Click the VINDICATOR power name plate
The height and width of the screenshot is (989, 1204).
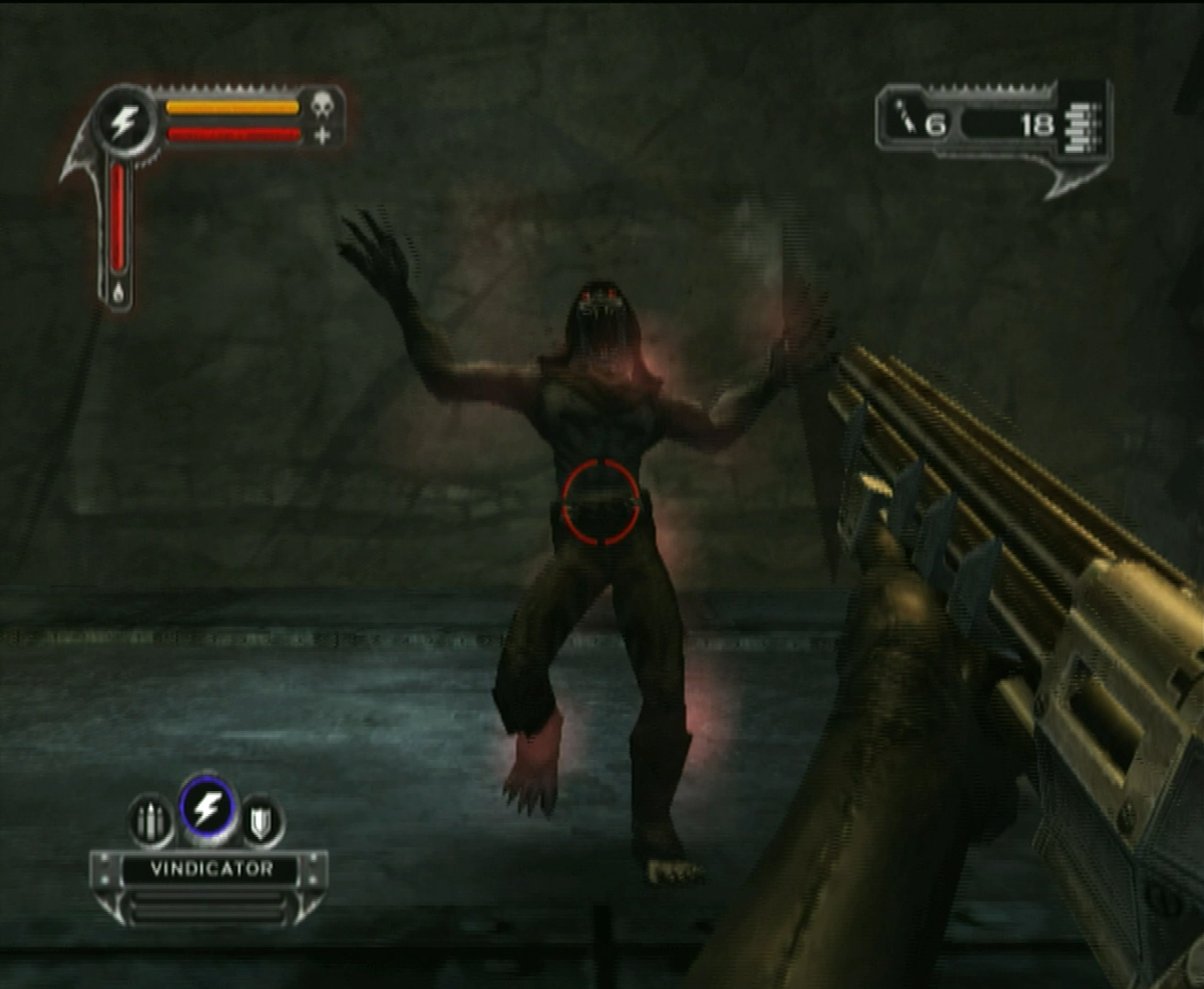pyautogui.click(x=211, y=869)
